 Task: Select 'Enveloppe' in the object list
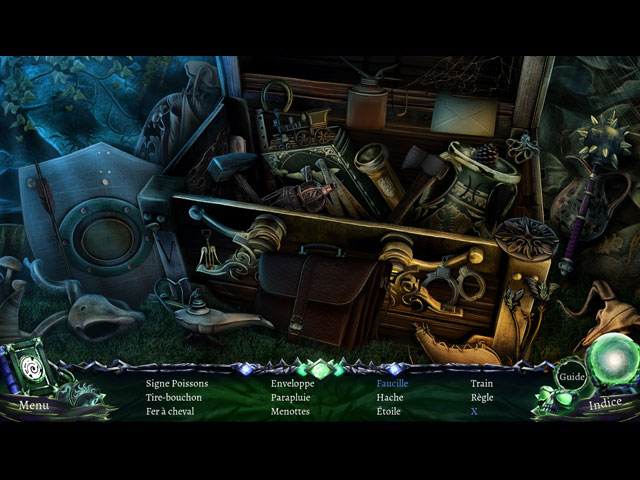pyautogui.click(x=292, y=383)
